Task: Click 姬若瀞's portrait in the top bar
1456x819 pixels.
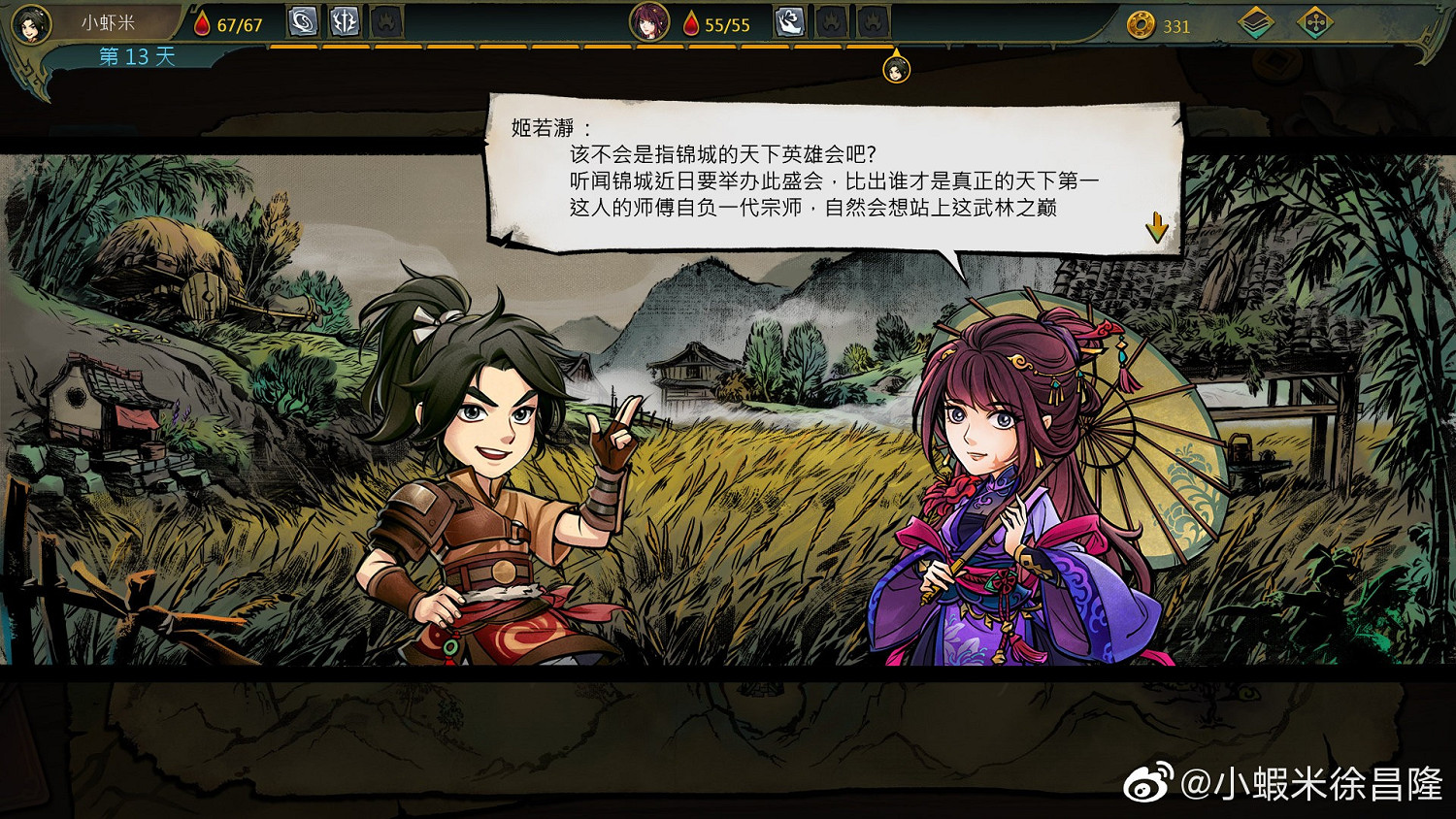Action: click(x=652, y=23)
